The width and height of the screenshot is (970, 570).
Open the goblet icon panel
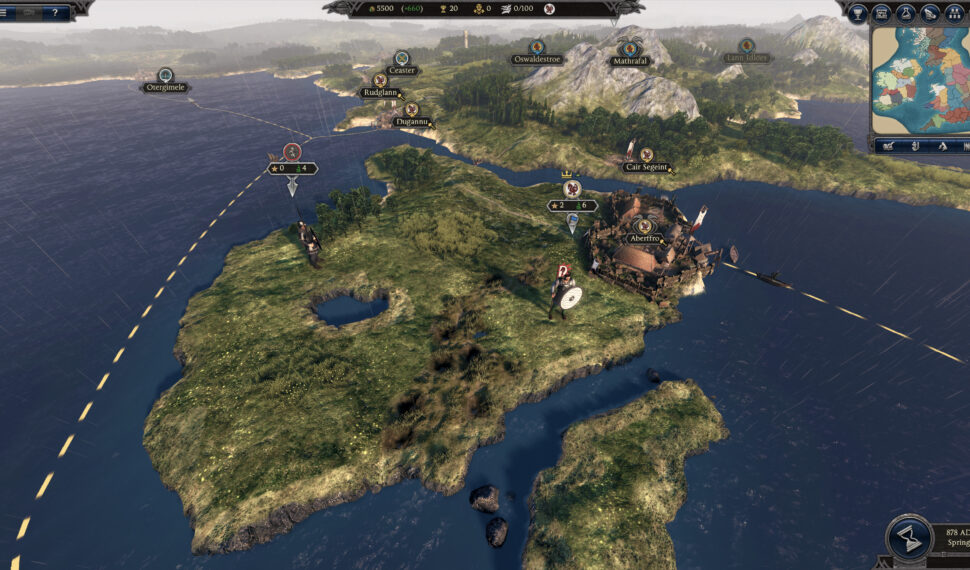click(x=857, y=13)
